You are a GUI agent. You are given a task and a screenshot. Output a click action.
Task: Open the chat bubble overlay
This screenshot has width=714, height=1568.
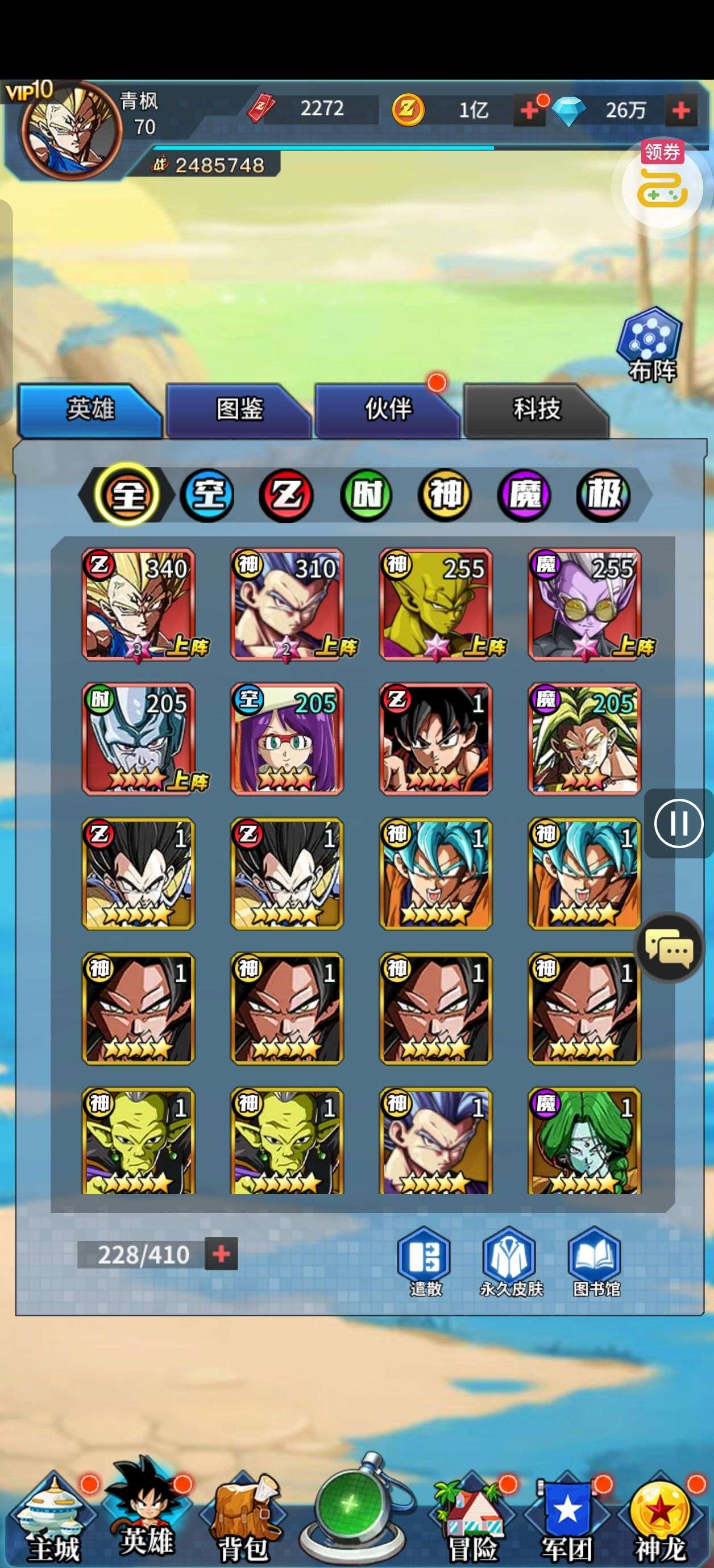point(669,948)
